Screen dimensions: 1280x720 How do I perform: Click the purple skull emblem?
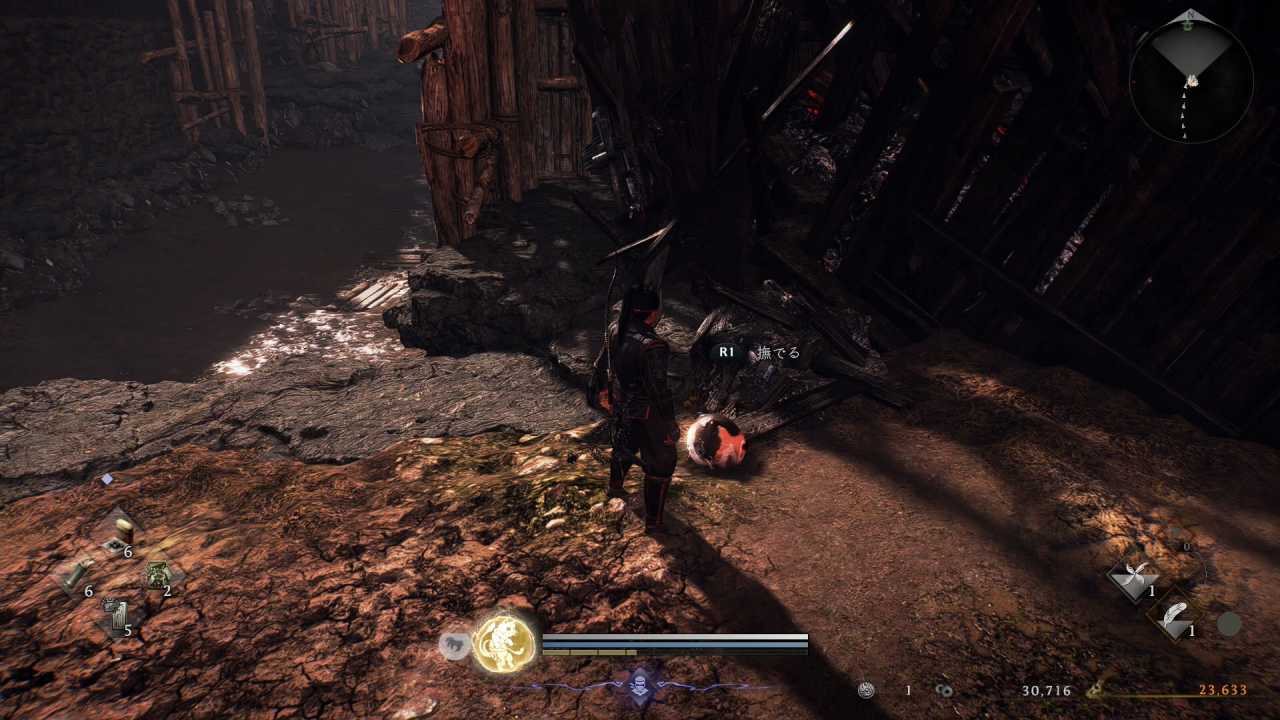click(x=639, y=686)
